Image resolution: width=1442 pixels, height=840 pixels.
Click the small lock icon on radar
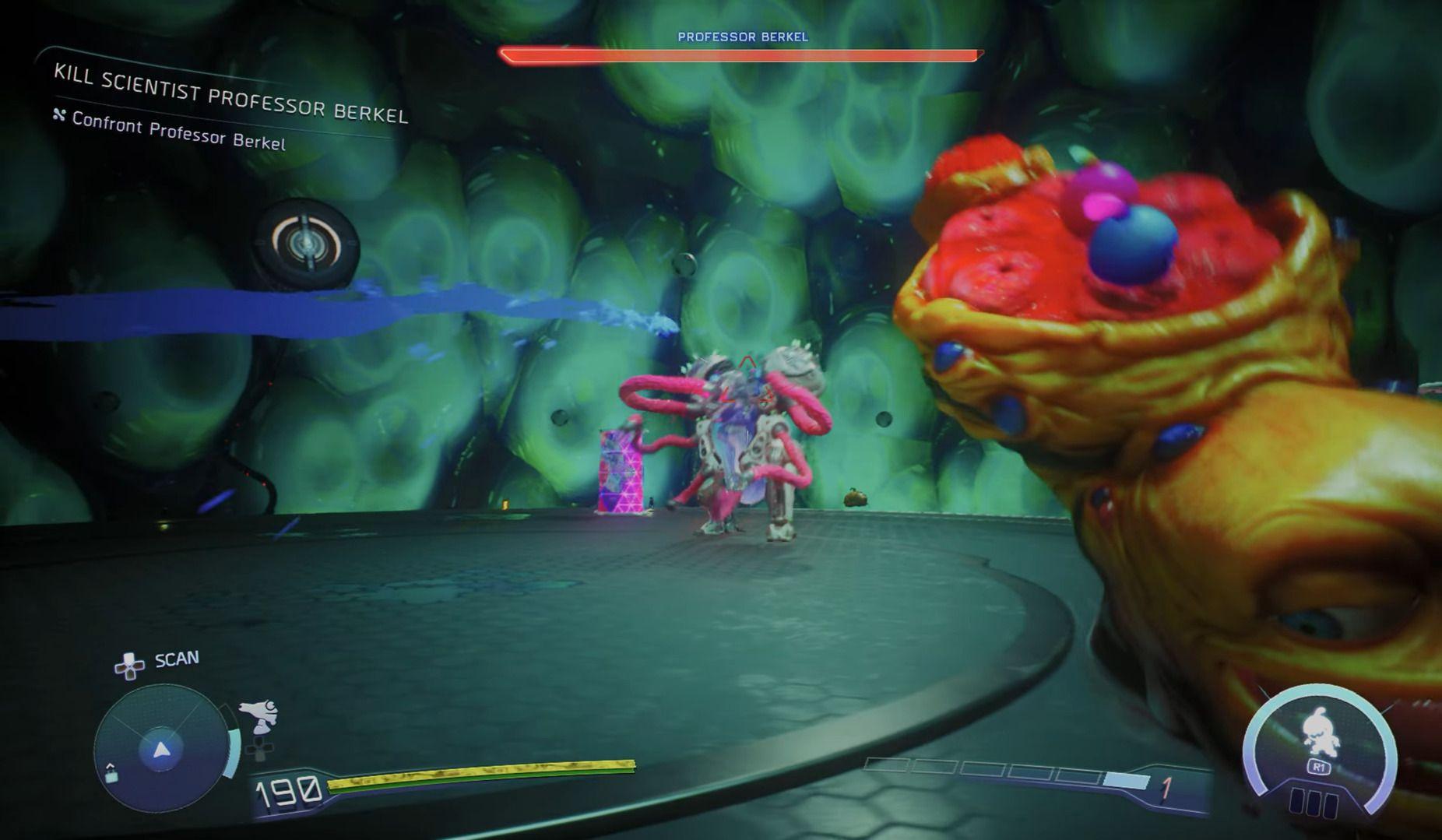pyautogui.click(x=111, y=773)
